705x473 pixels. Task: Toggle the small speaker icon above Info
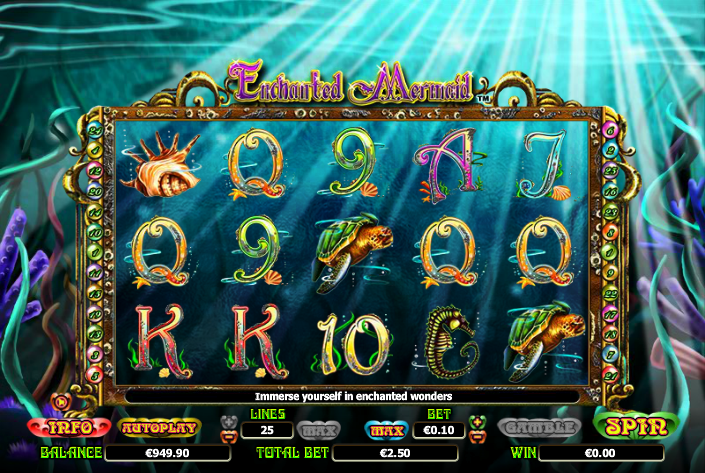[x=61, y=404]
